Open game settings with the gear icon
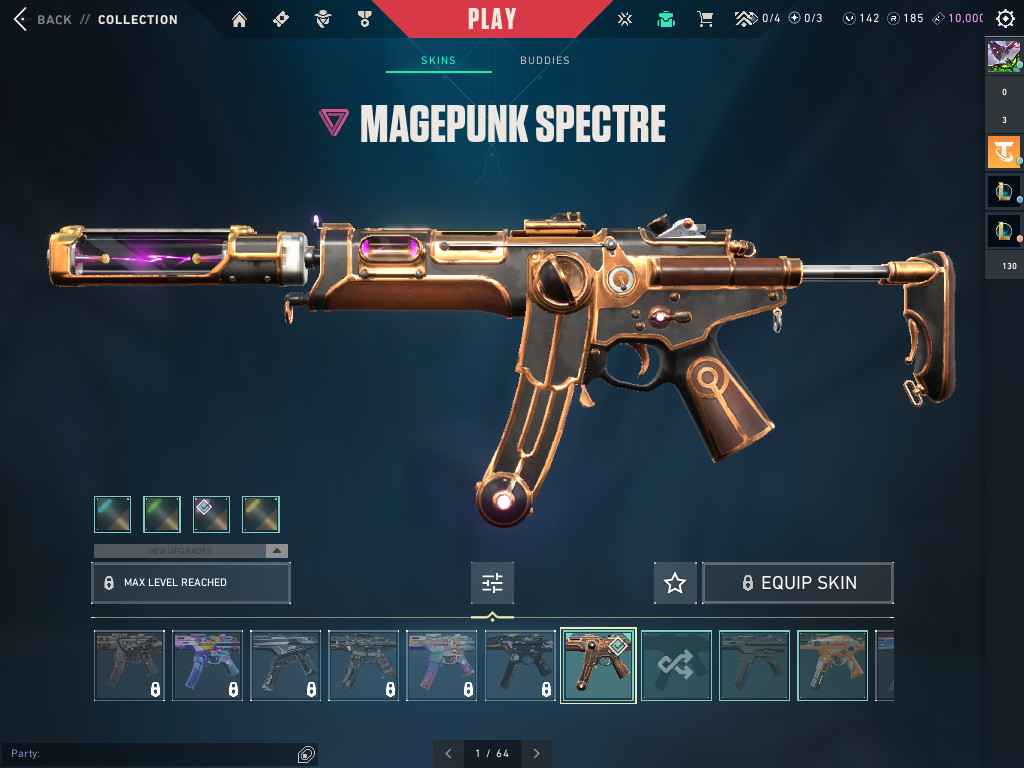Viewport: 1024px width, 768px height. 1005,19
